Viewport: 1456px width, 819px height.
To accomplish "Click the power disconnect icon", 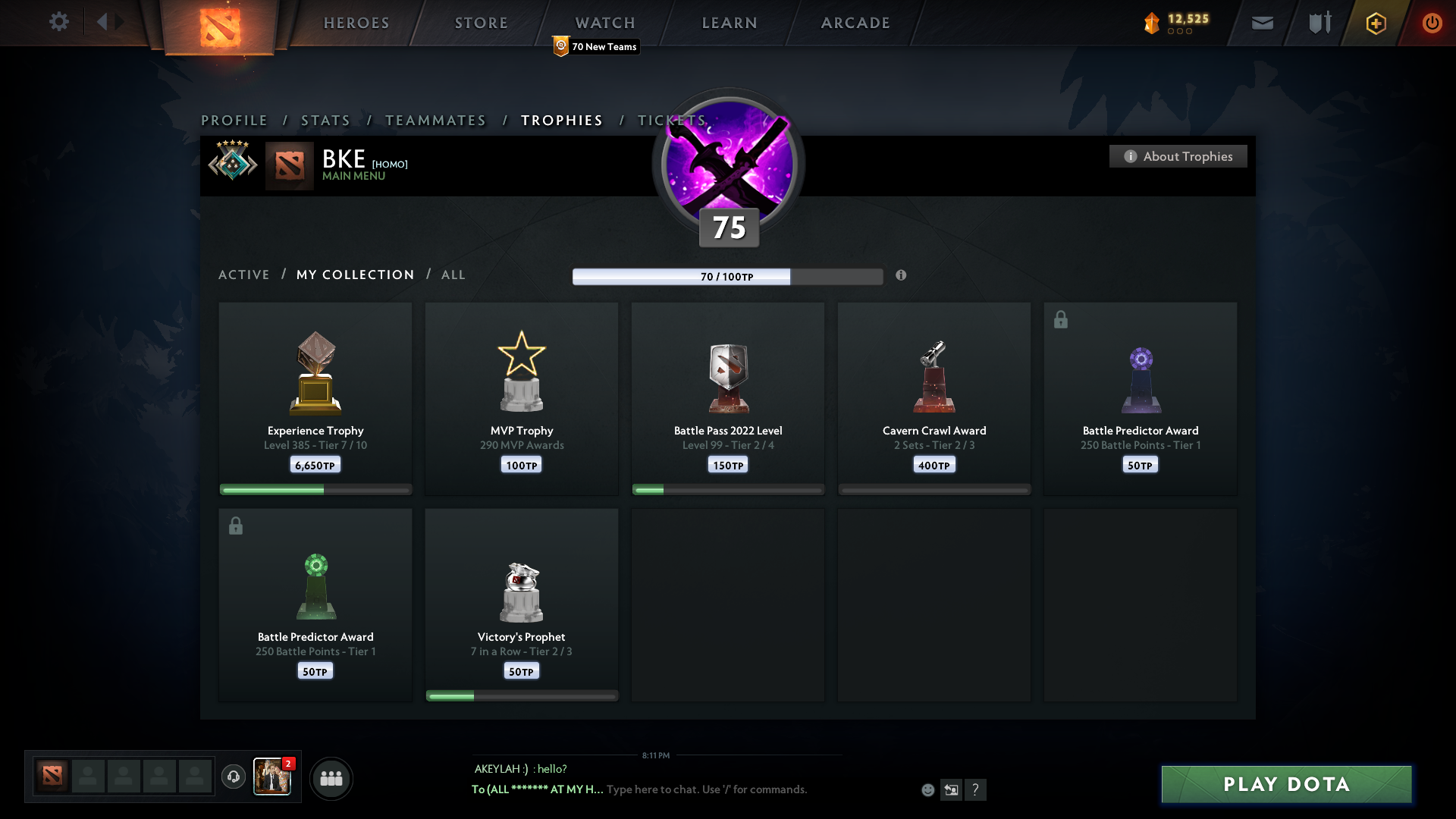I will coord(1432,22).
